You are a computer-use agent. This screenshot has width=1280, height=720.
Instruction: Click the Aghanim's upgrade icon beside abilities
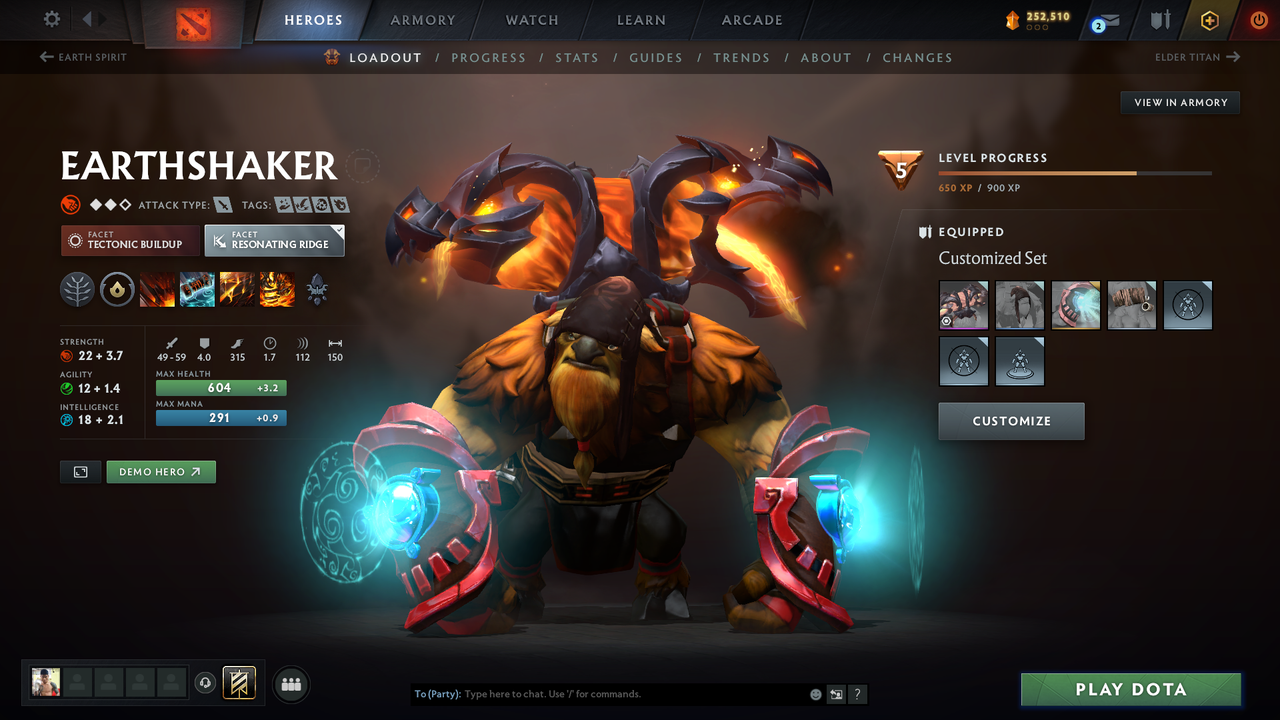316,290
